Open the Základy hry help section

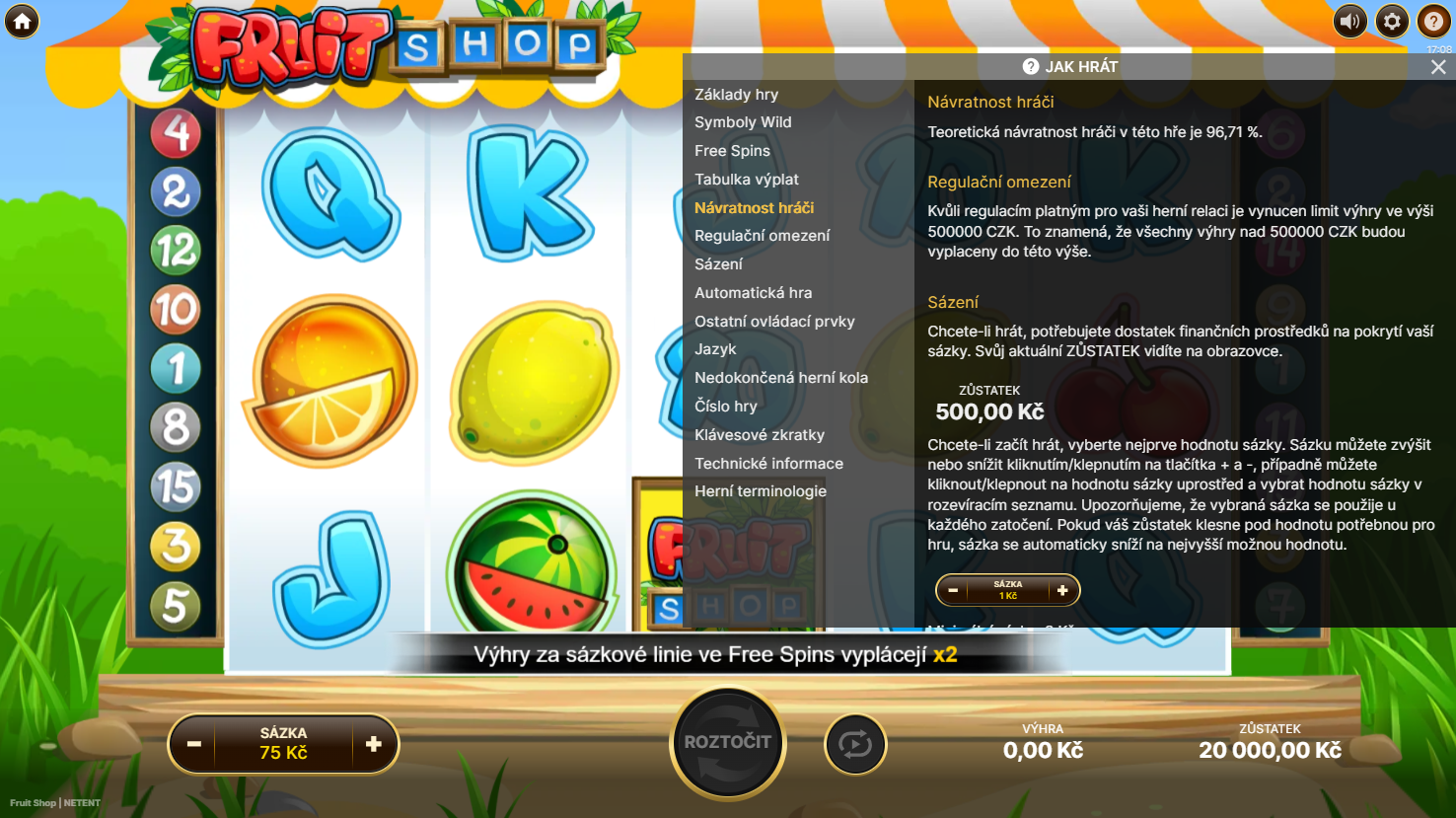[736, 95]
